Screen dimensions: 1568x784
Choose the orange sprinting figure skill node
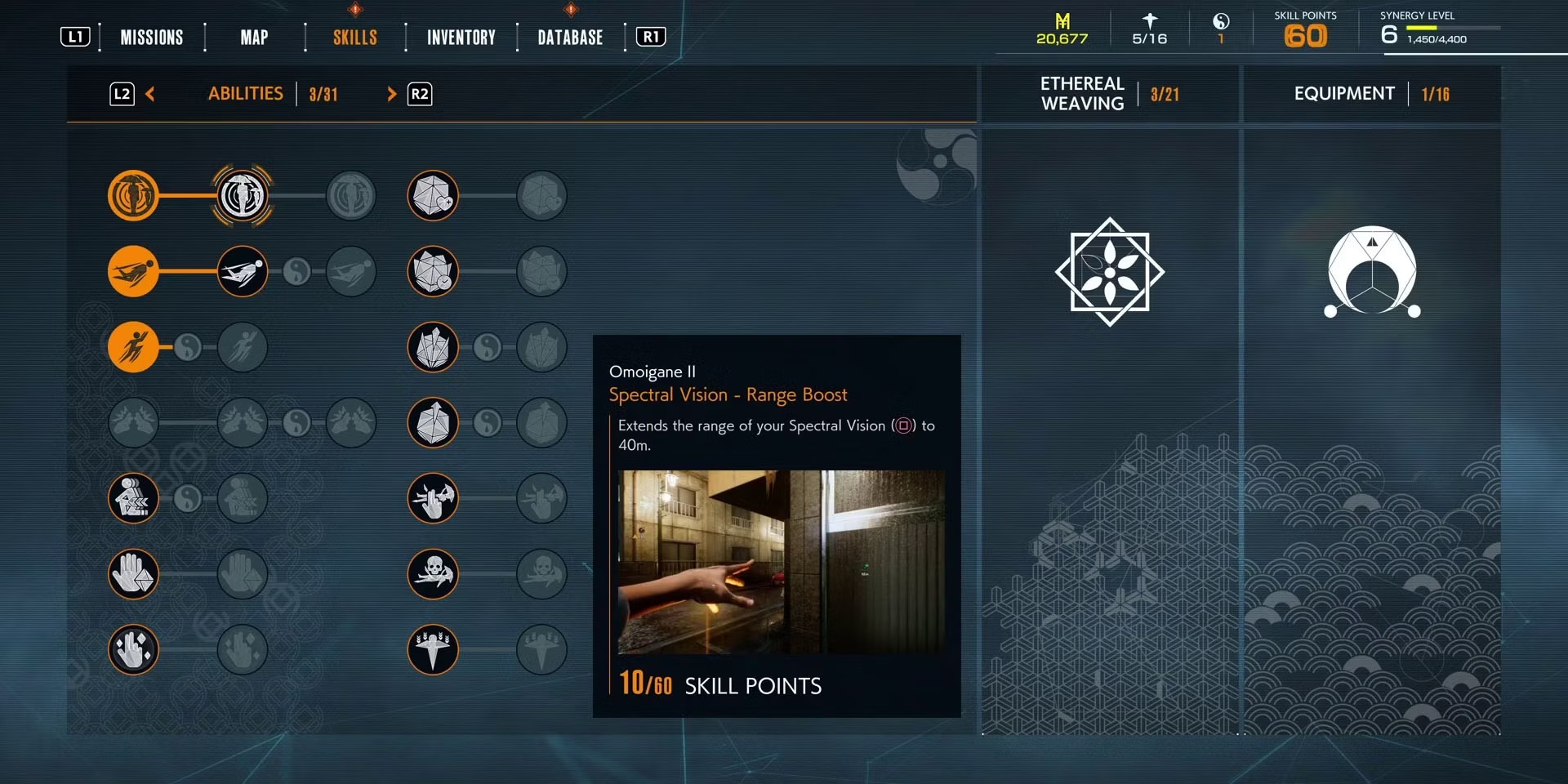tap(133, 346)
